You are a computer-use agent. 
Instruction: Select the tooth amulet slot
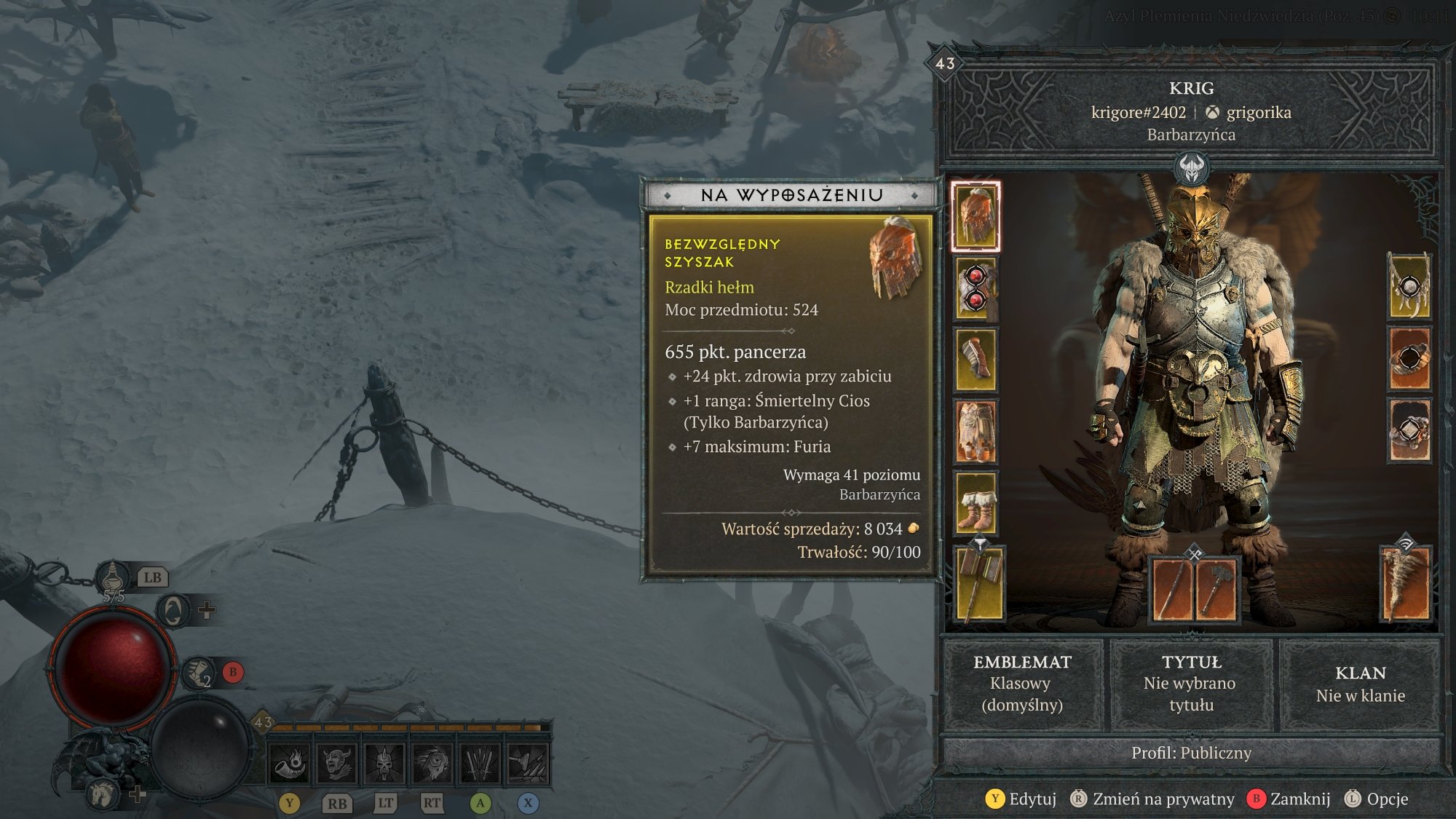(1409, 287)
